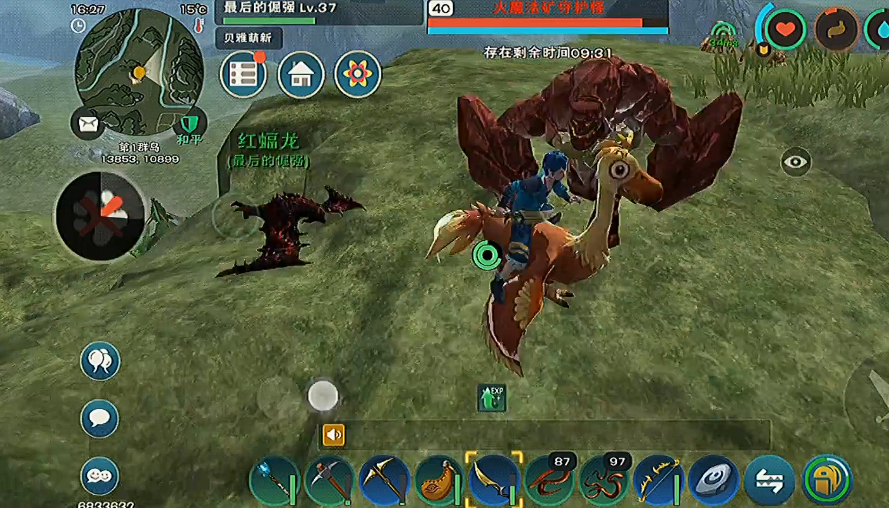Open the mail envelope icon

[x=88, y=124]
